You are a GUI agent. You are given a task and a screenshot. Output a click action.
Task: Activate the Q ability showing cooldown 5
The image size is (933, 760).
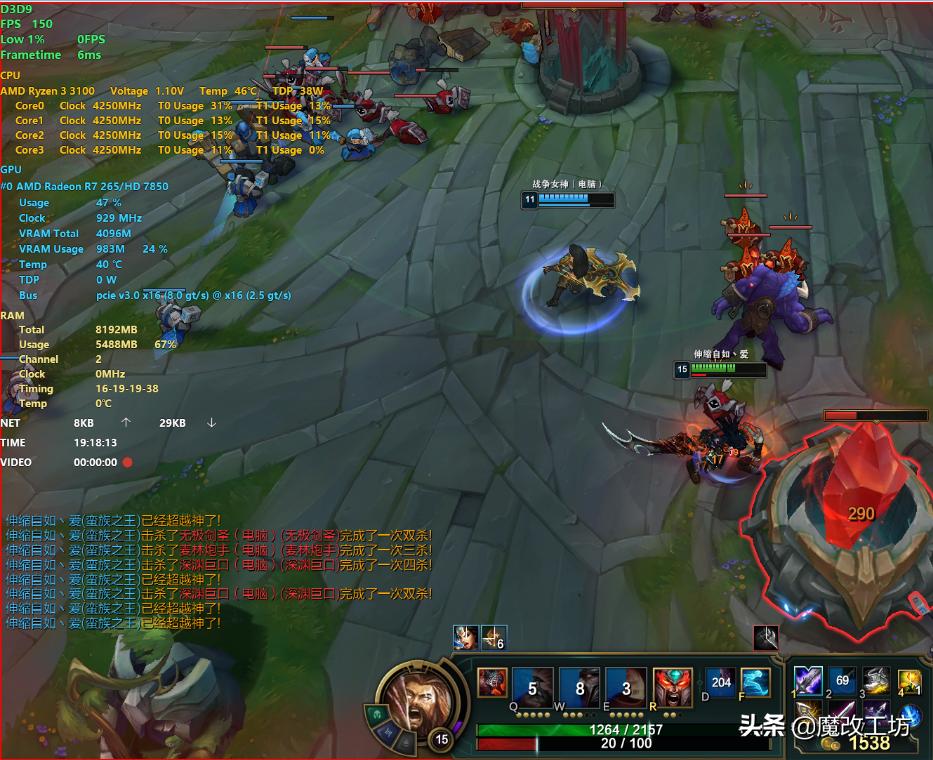click(533, 687)
